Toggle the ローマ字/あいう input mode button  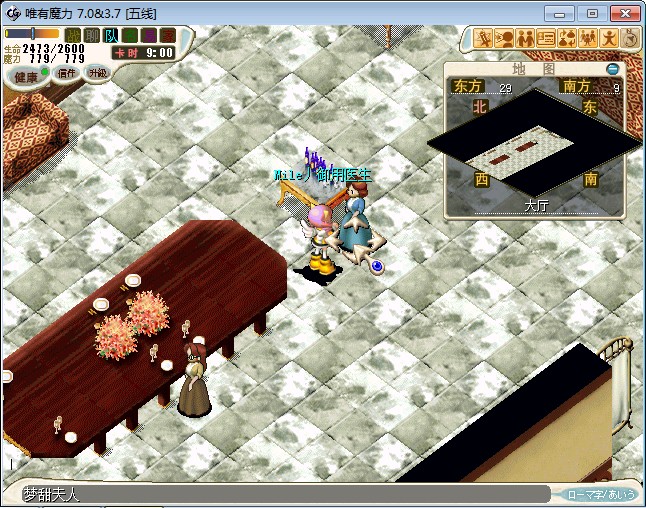[601, 494]
